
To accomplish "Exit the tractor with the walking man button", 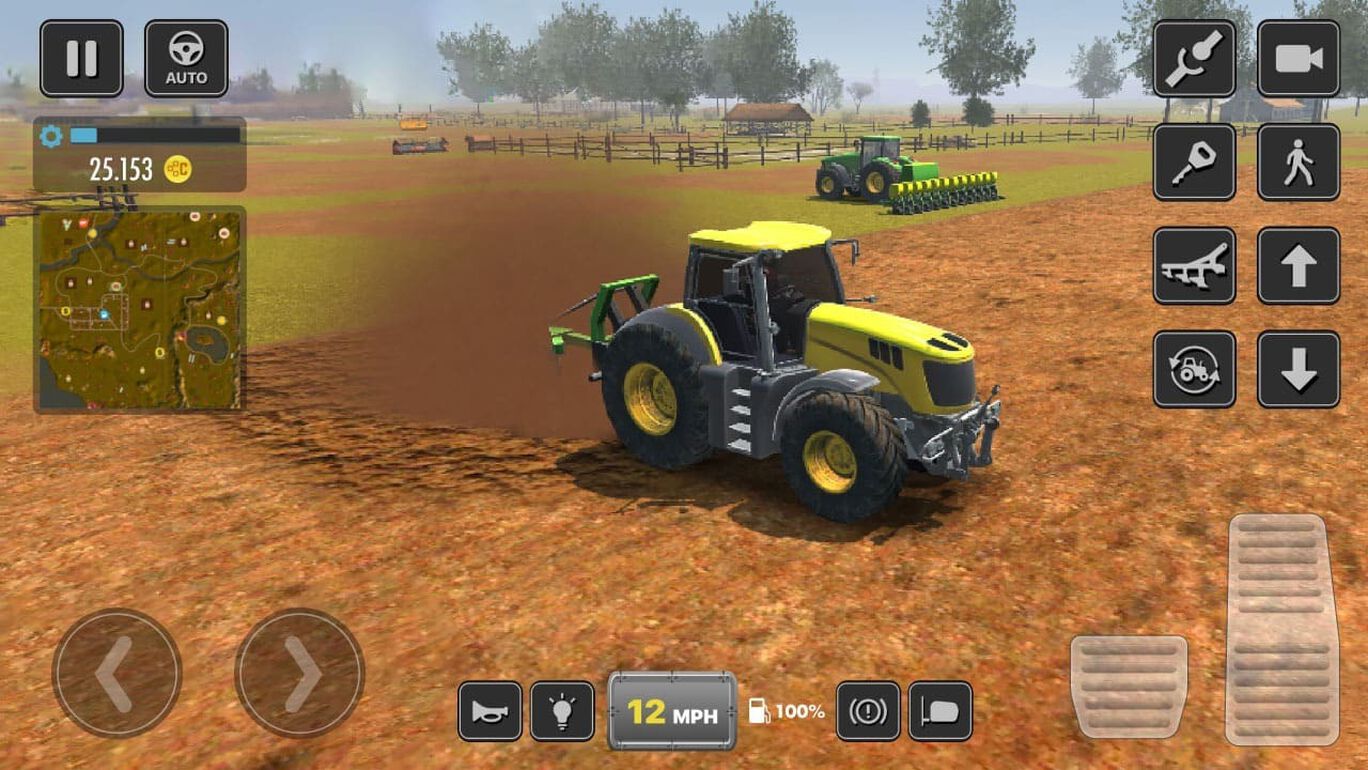I will [x=1298, y=162].
